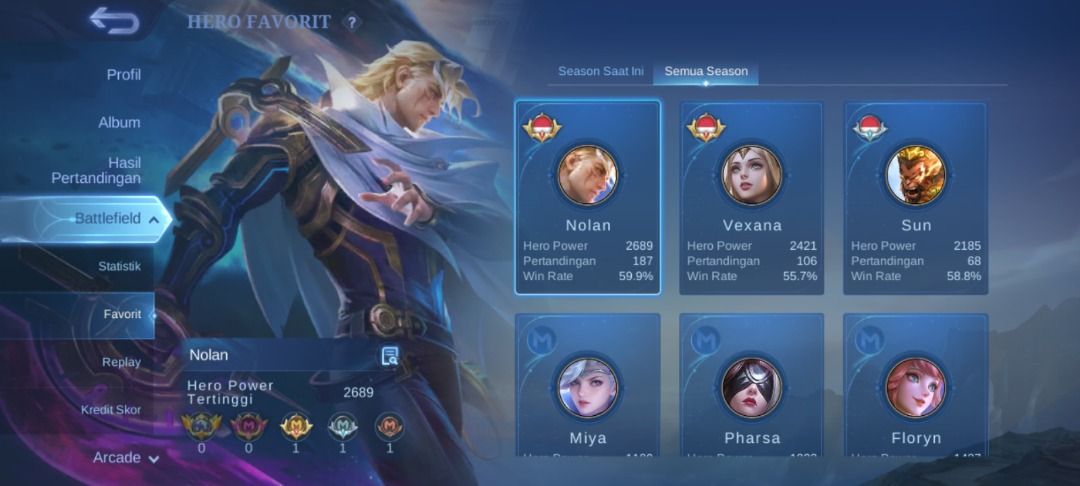View the Kredit Skor page
The width and height of the screenshot is (1080, 486).
tap(111, 410)
